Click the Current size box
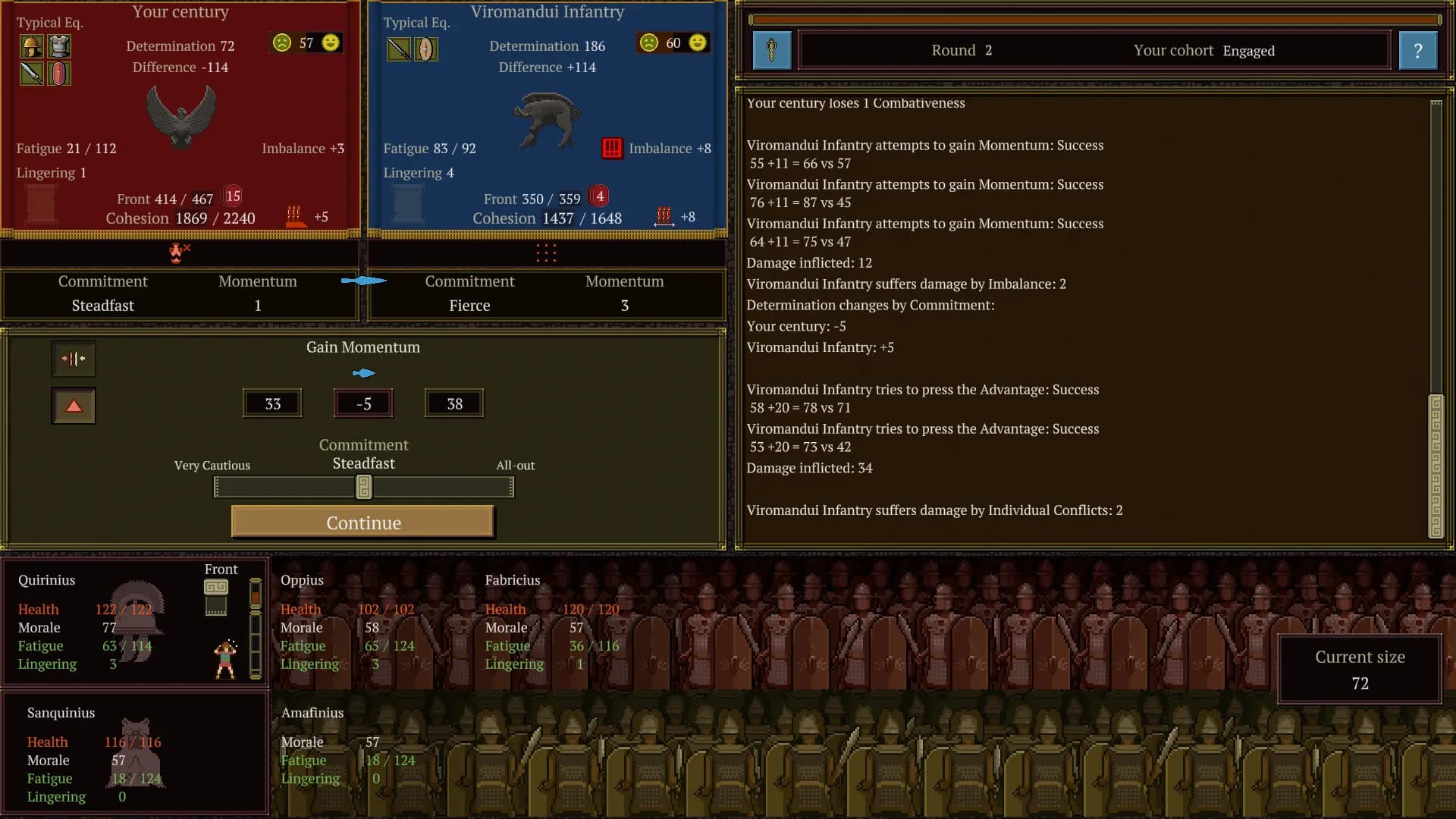This screenshot has width=1456, height=819. [1359, 670]
